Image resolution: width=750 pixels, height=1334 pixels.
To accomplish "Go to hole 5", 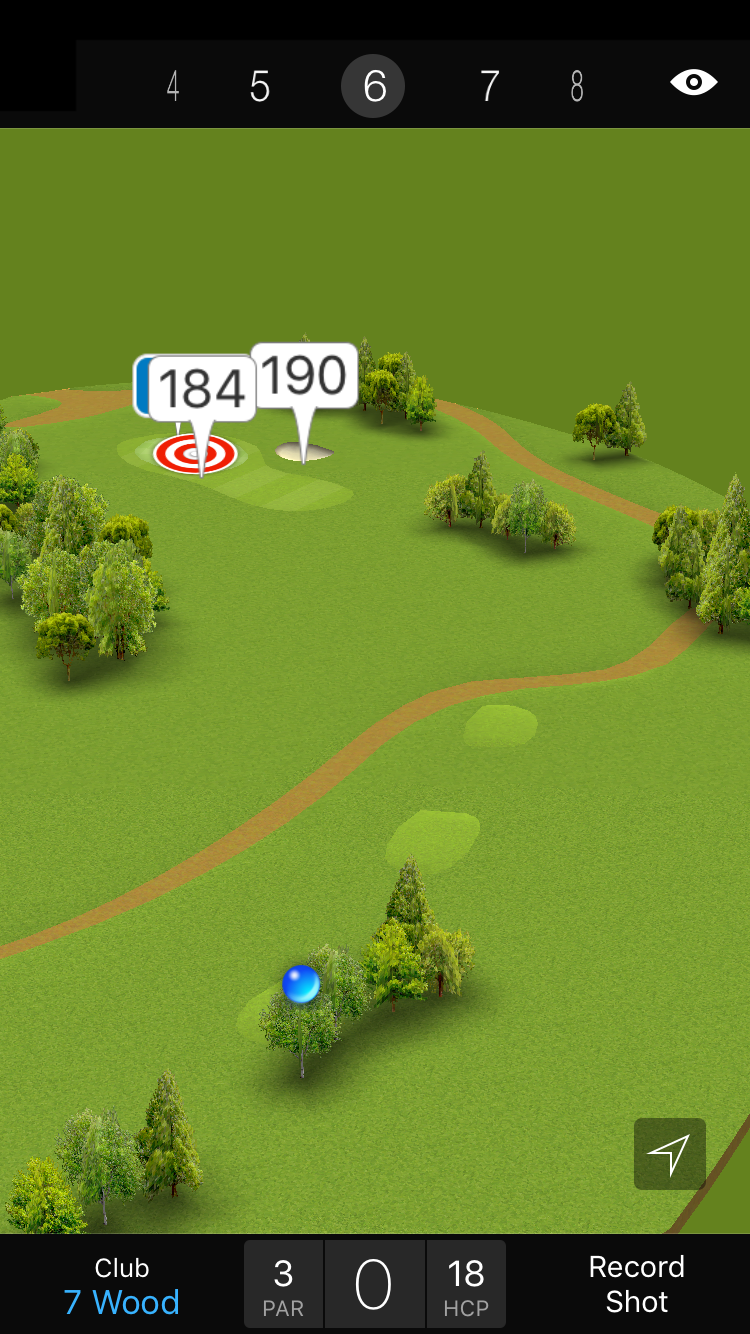I will tap(260, 87).
